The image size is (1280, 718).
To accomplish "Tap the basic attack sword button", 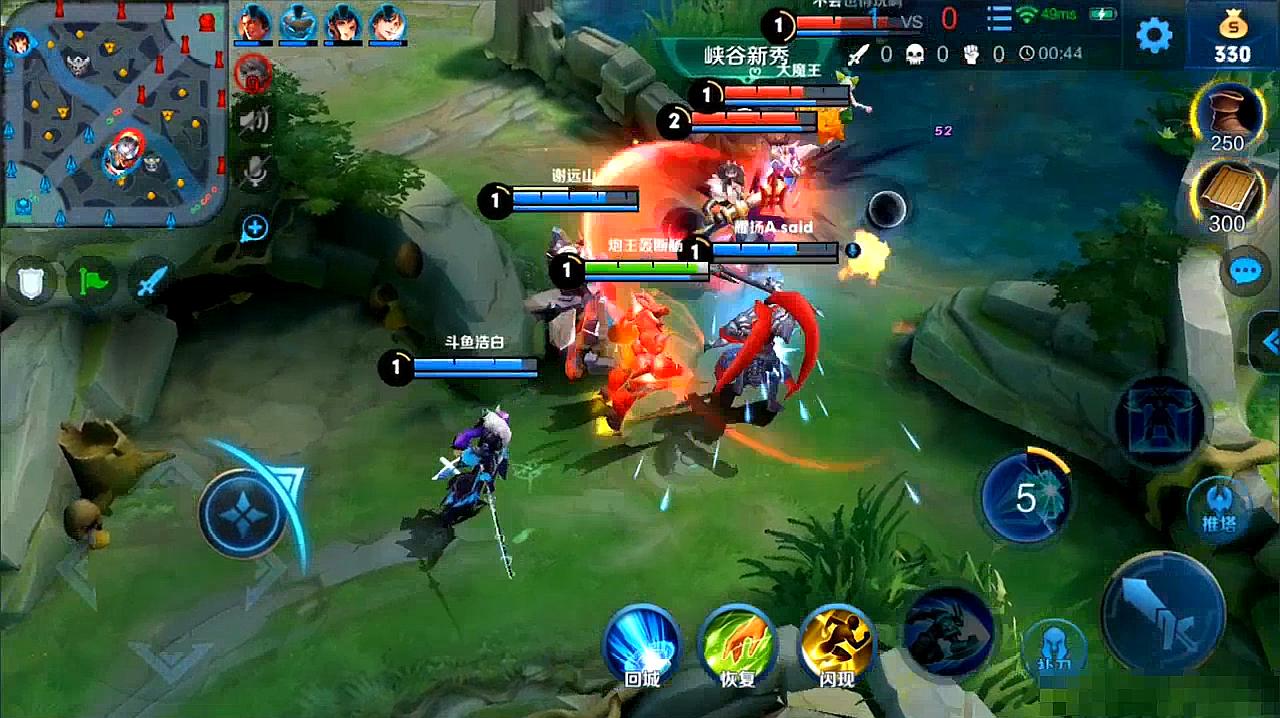I will click(1163, 612).
